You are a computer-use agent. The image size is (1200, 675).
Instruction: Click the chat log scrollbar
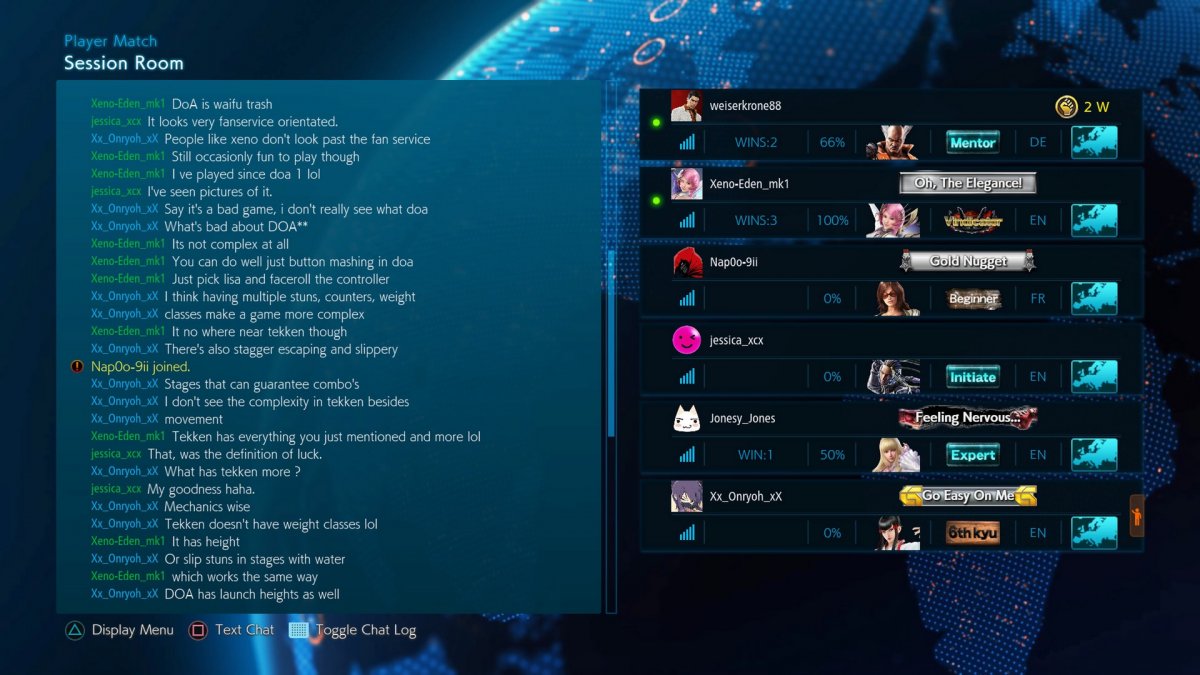click(611, 340)
